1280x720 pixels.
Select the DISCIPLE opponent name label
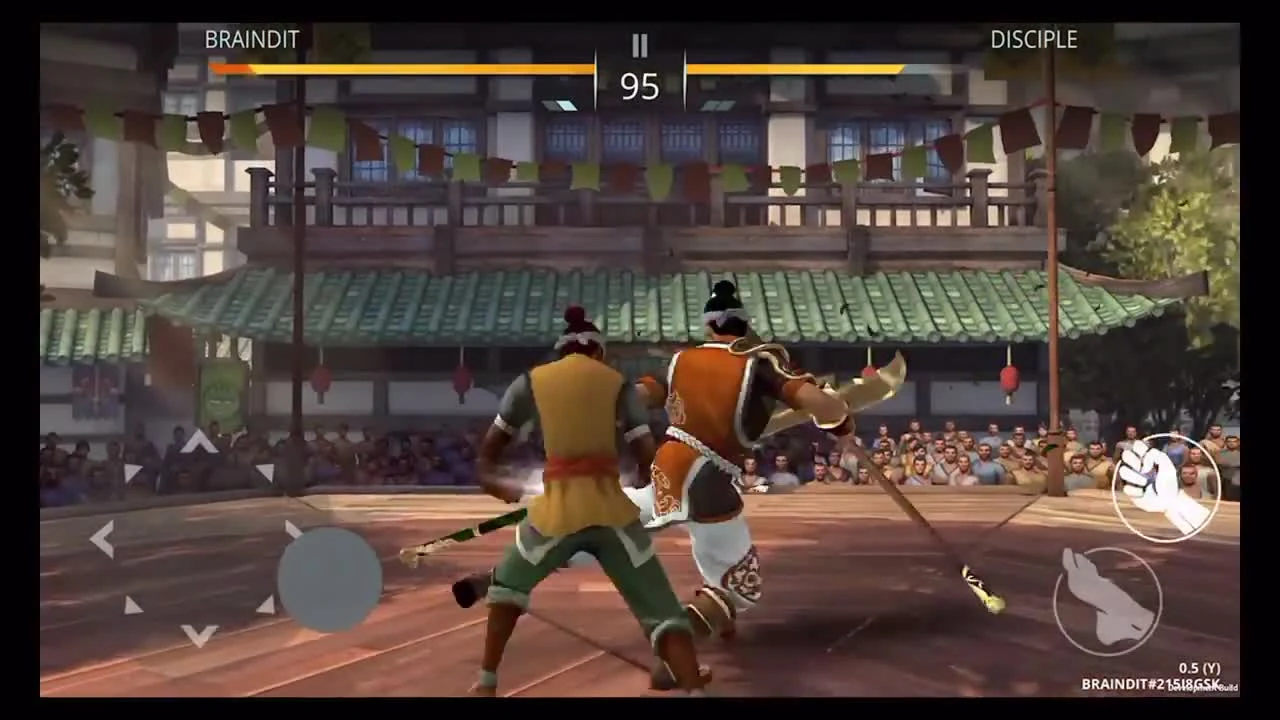point(1033,39)
